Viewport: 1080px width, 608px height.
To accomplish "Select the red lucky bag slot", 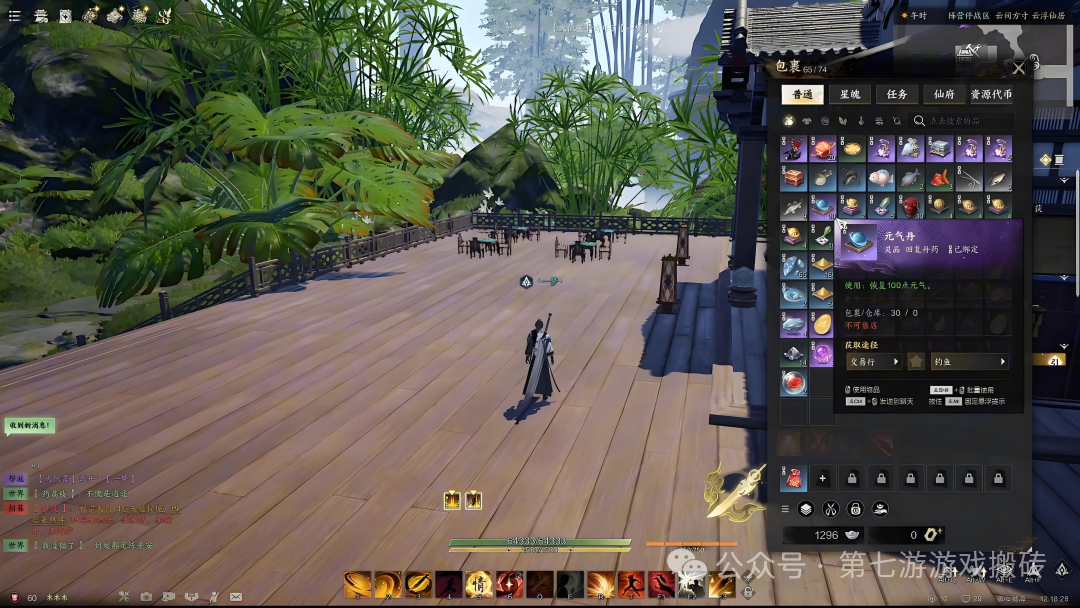I will (793, 478).
